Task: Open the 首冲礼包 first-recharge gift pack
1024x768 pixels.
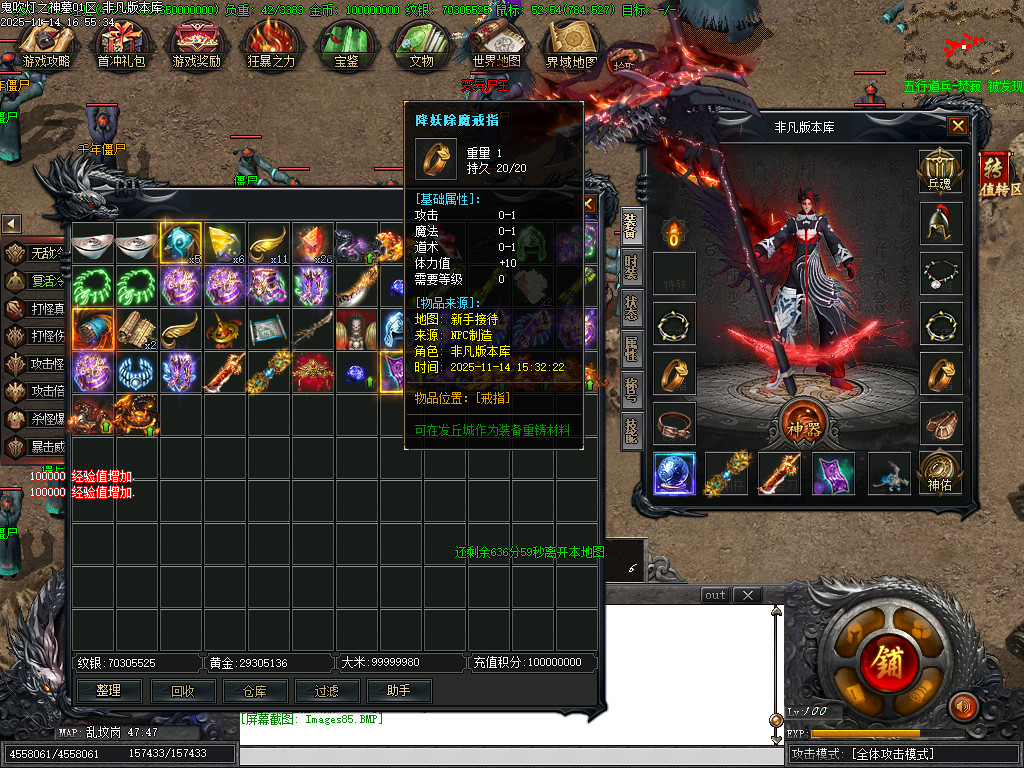Action: point(120,43)
